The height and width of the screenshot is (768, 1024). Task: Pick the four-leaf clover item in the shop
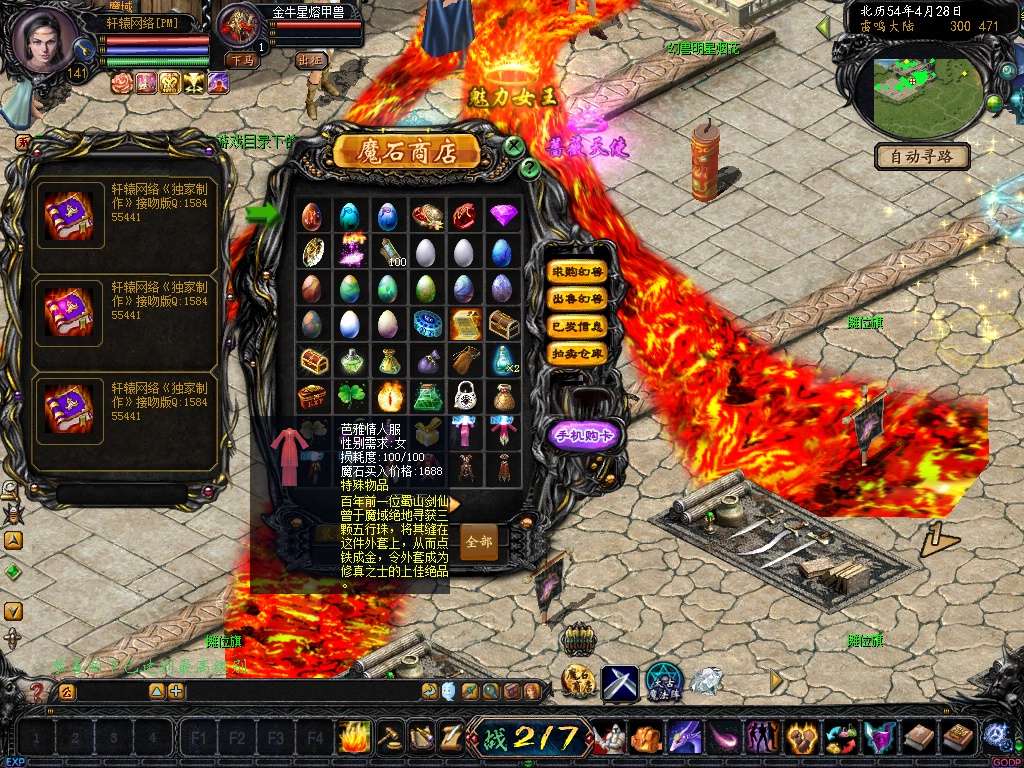pos(349,396)
